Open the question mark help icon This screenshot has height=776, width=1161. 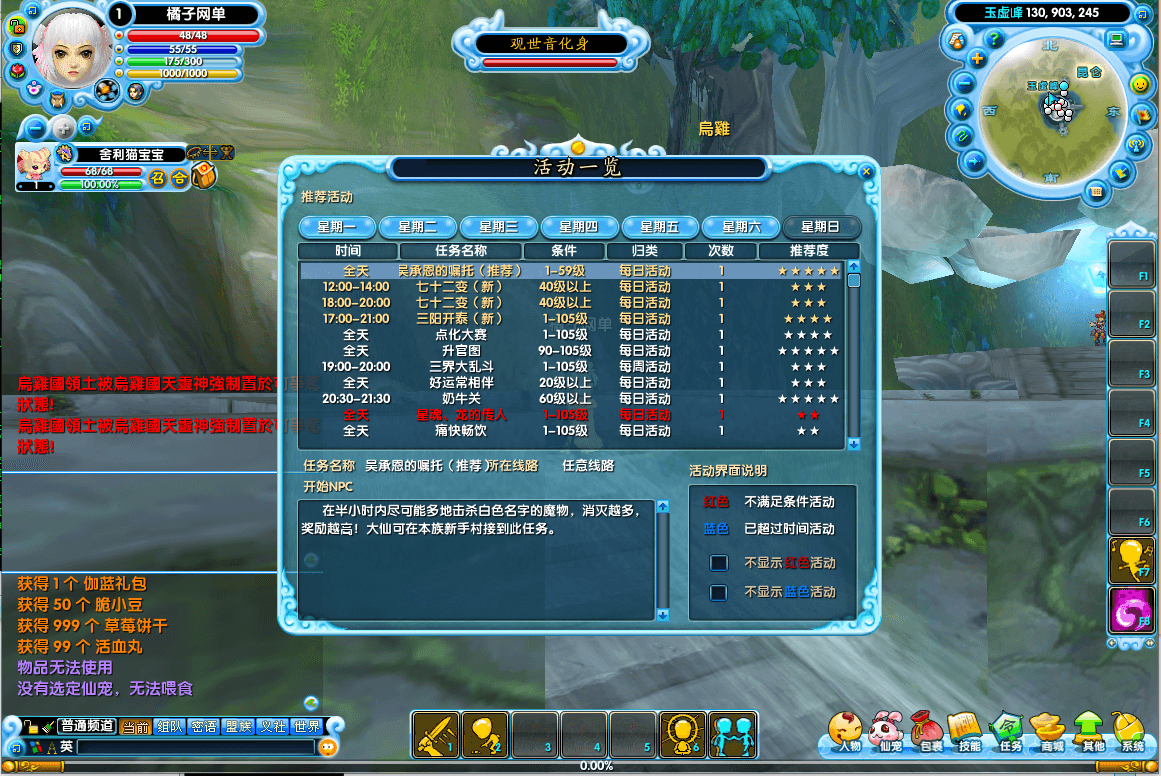994,39
